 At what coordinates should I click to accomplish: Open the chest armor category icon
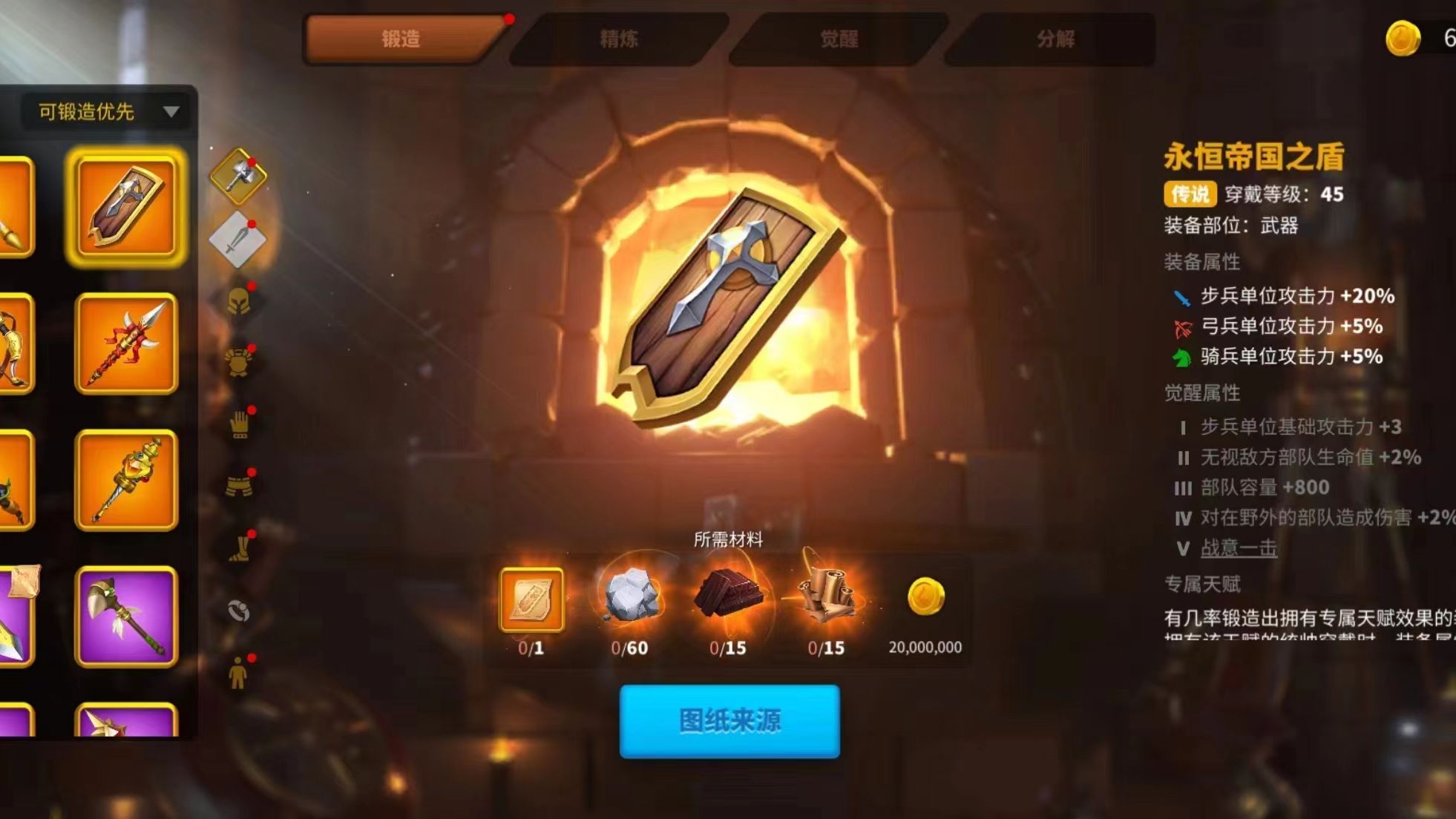238,360
